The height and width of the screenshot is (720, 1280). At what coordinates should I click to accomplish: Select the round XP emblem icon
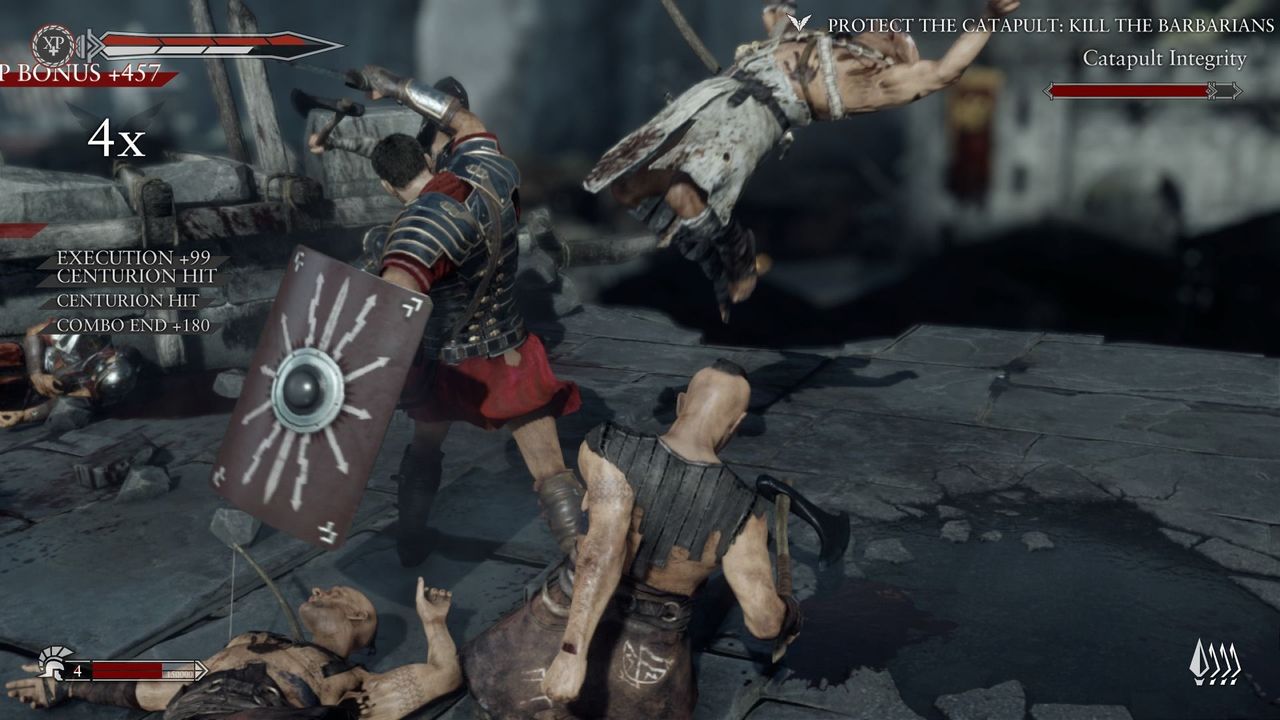pos(53,45)
